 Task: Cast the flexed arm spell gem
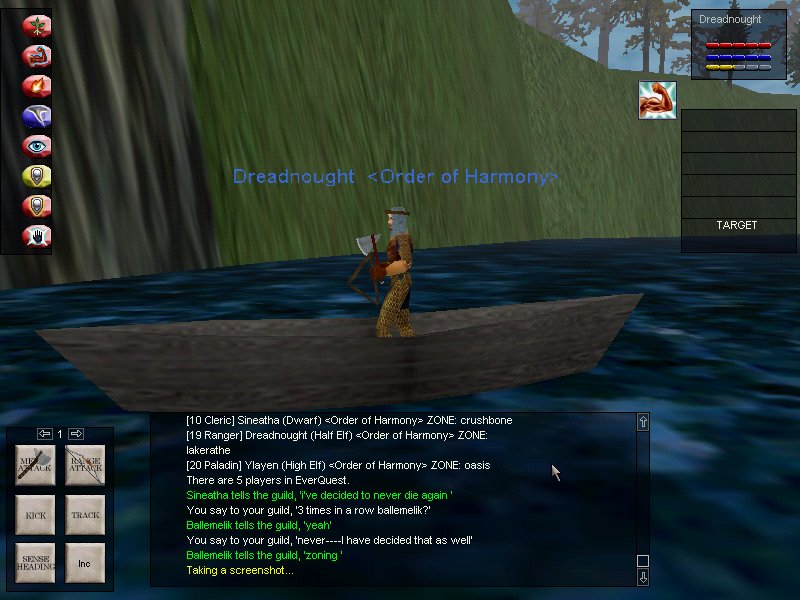click(37, 56)
